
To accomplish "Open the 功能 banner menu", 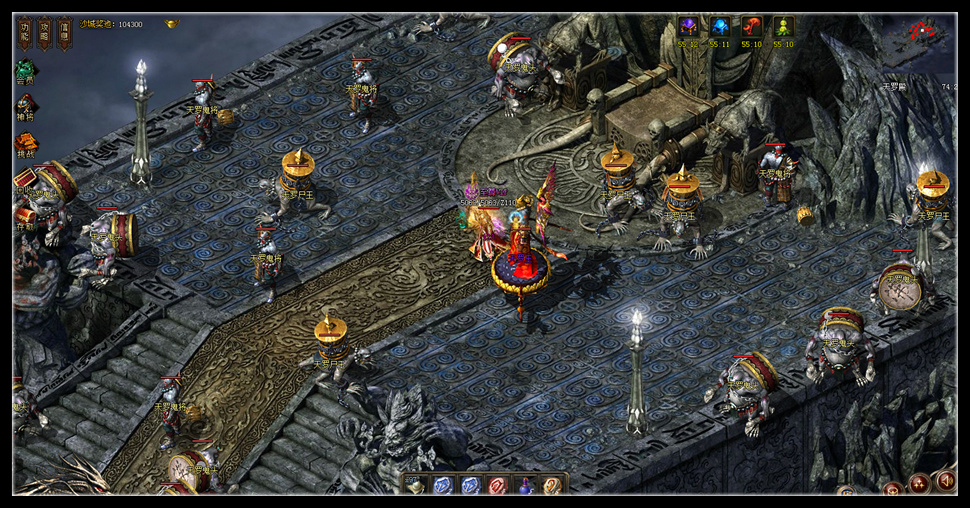I will (24, 33).
